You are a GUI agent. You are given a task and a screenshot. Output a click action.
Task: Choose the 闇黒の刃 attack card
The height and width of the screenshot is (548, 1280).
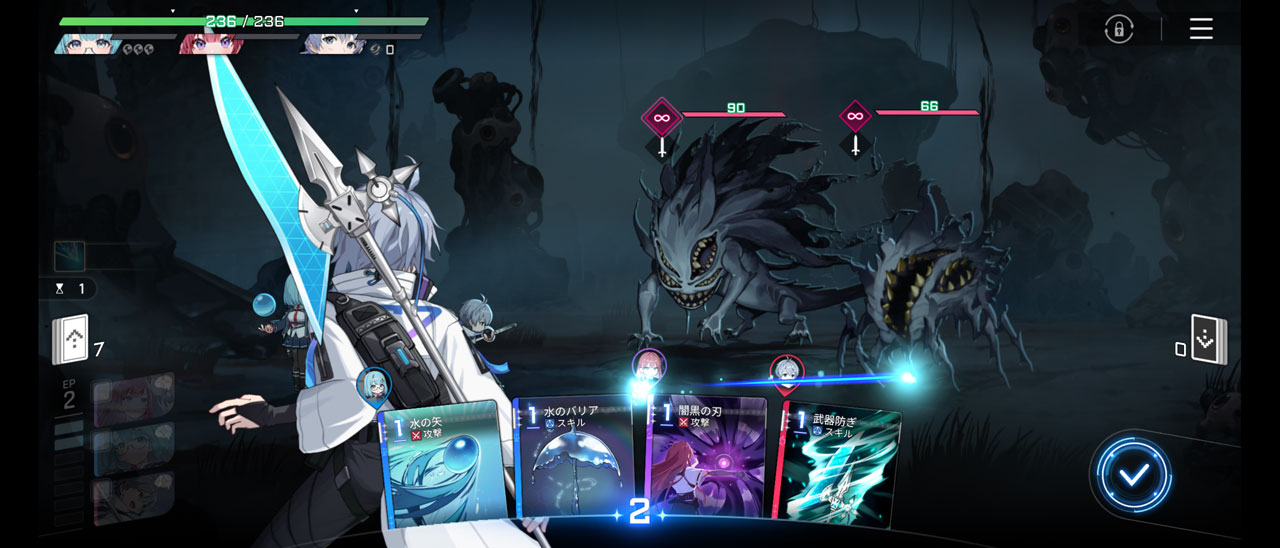coord(707,458)
